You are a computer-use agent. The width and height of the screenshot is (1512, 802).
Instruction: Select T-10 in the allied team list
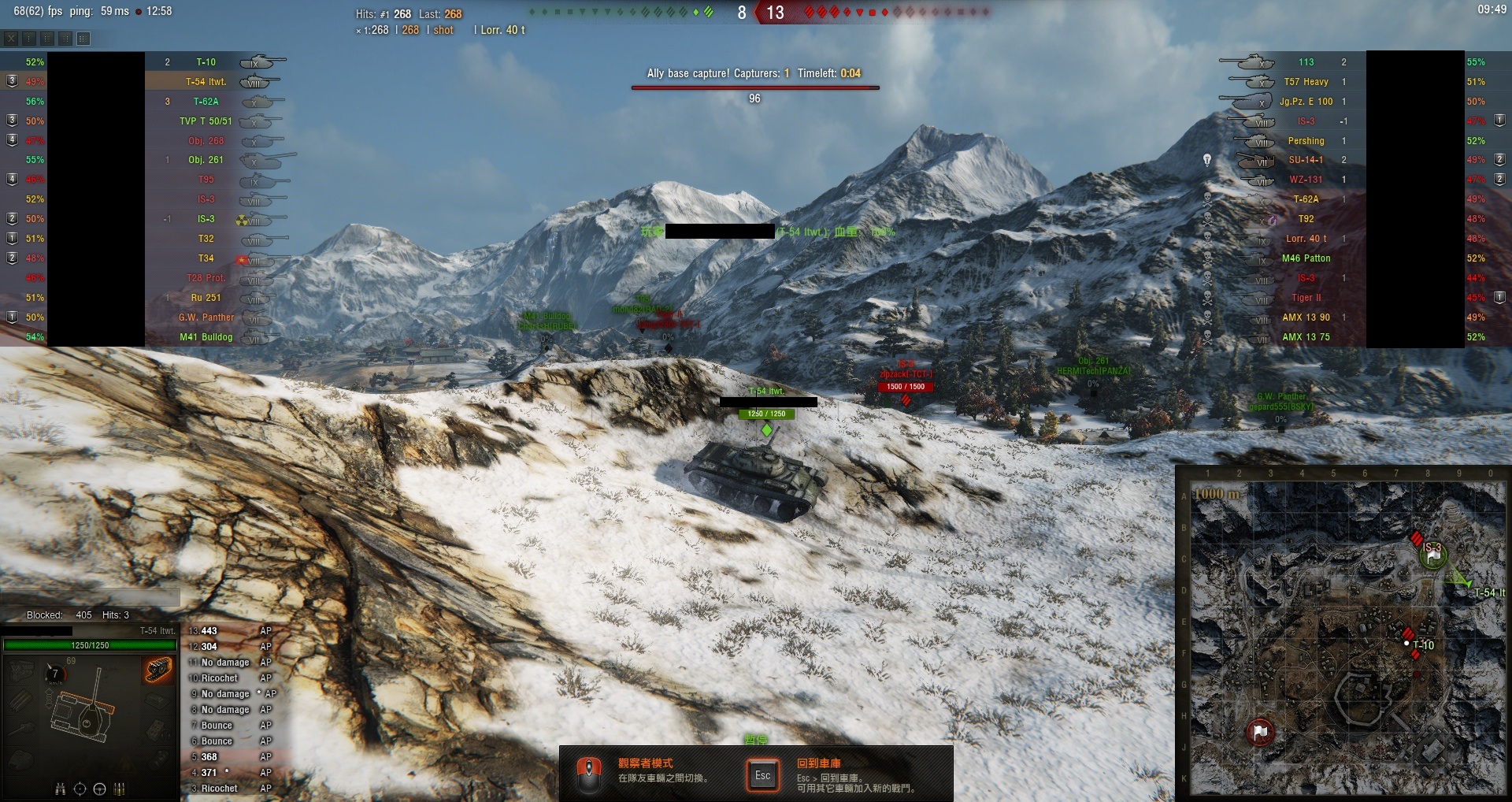tap(206, 62)
